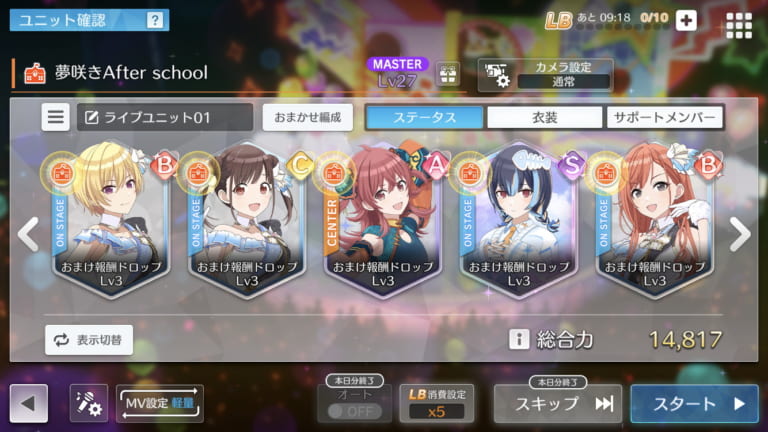Viewport: 768px width, 432px height.
Task: Toggle the オート auto play switch
Action: coord(353,410)
